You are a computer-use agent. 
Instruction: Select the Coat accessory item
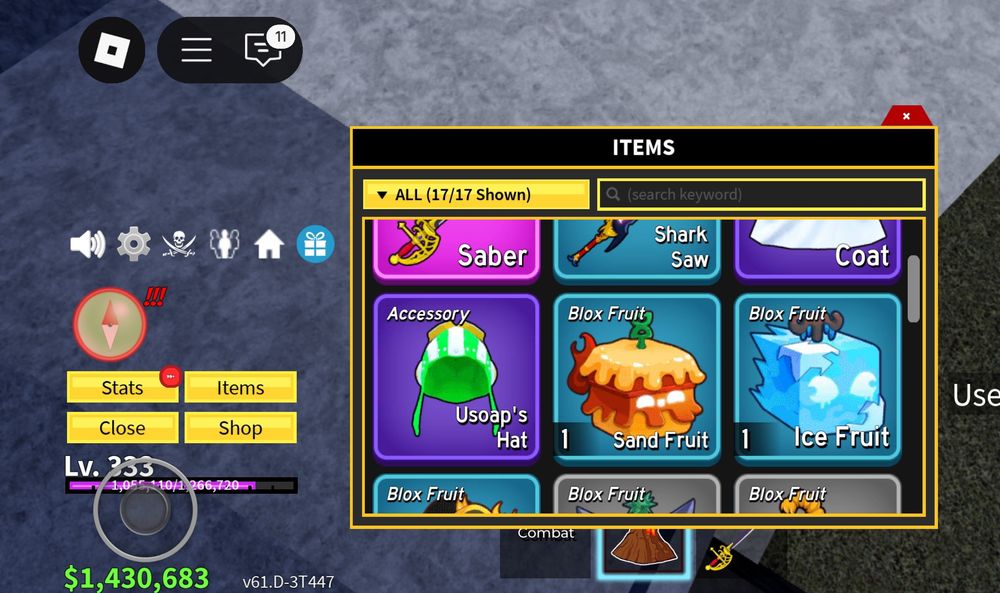coord(818,250)
